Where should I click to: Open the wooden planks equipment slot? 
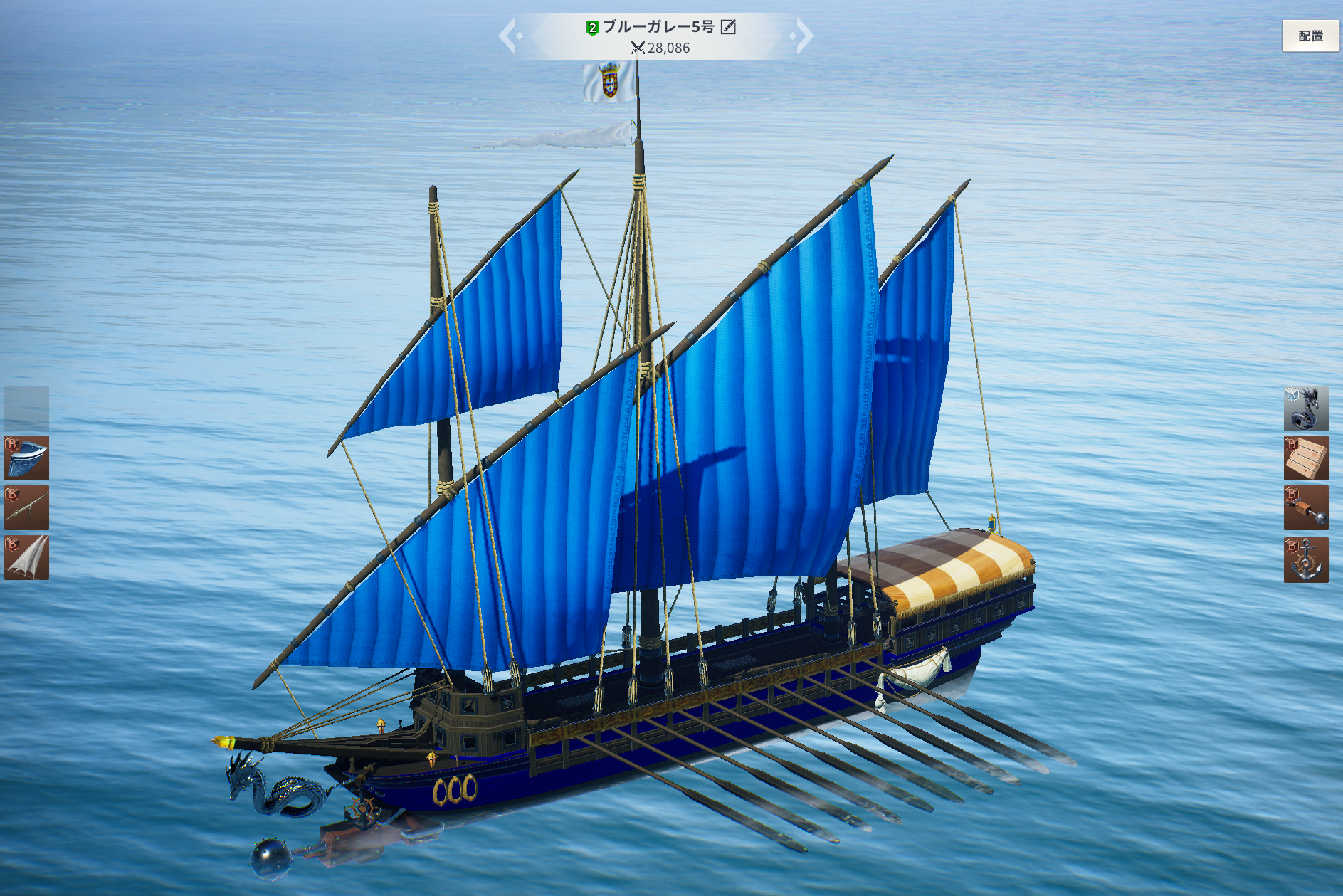tap(1305, 458)
